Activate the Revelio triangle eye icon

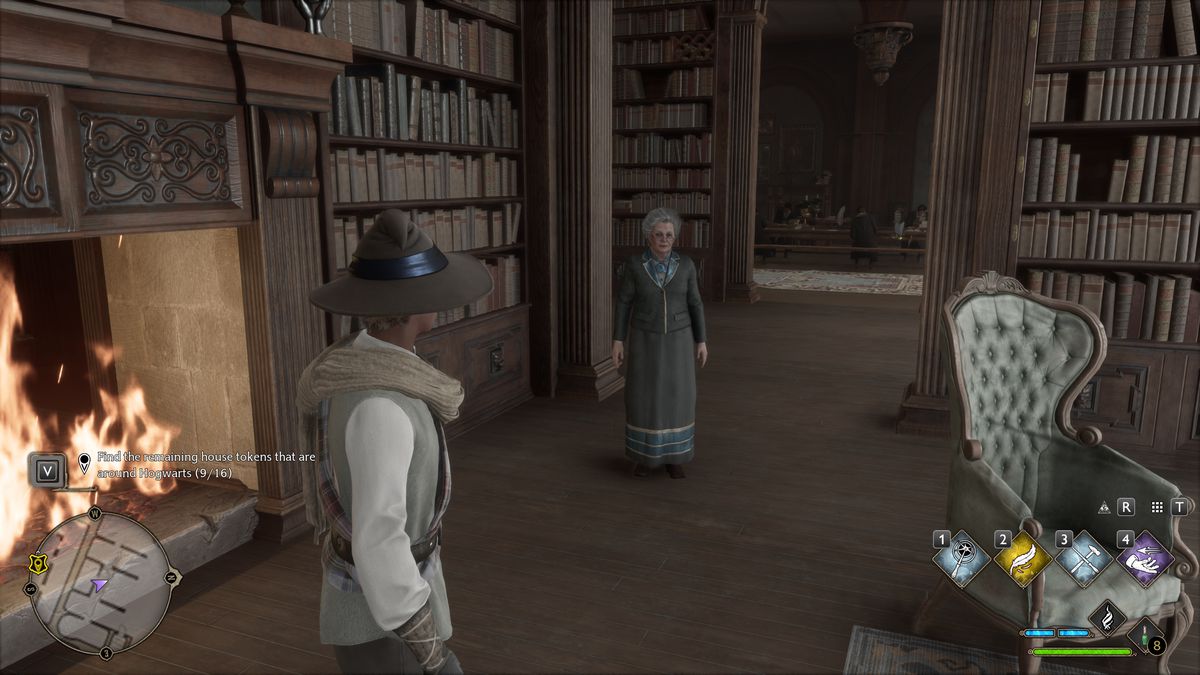click(x=1105, y=507)
